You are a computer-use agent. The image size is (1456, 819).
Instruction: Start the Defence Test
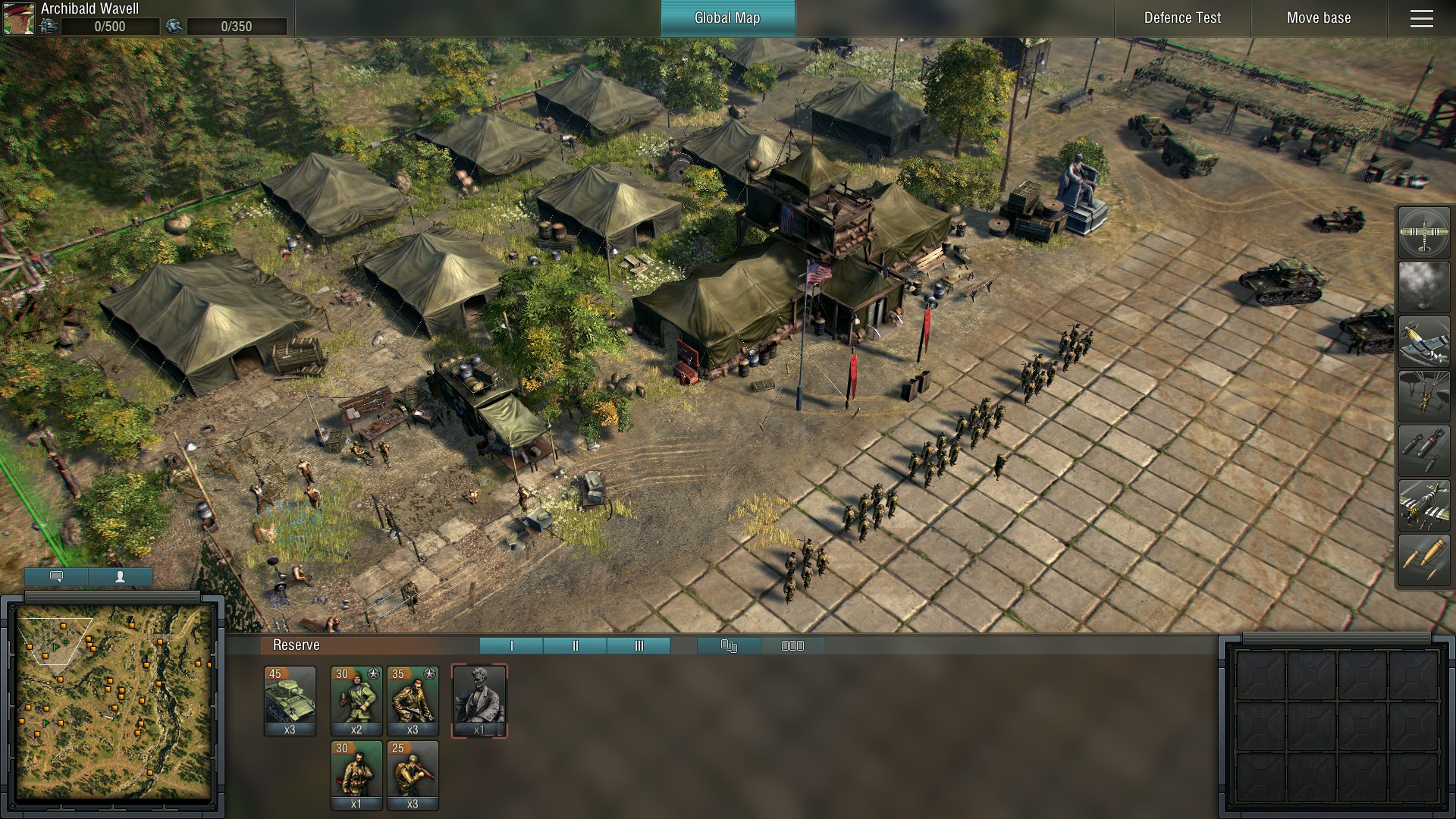[1182, 18]
